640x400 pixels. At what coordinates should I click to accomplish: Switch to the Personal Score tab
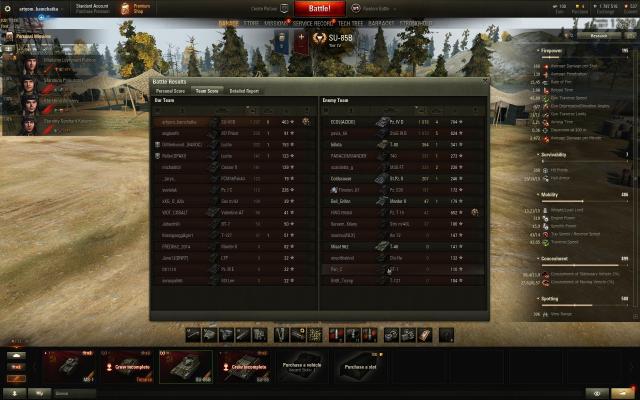click(170, 90)
